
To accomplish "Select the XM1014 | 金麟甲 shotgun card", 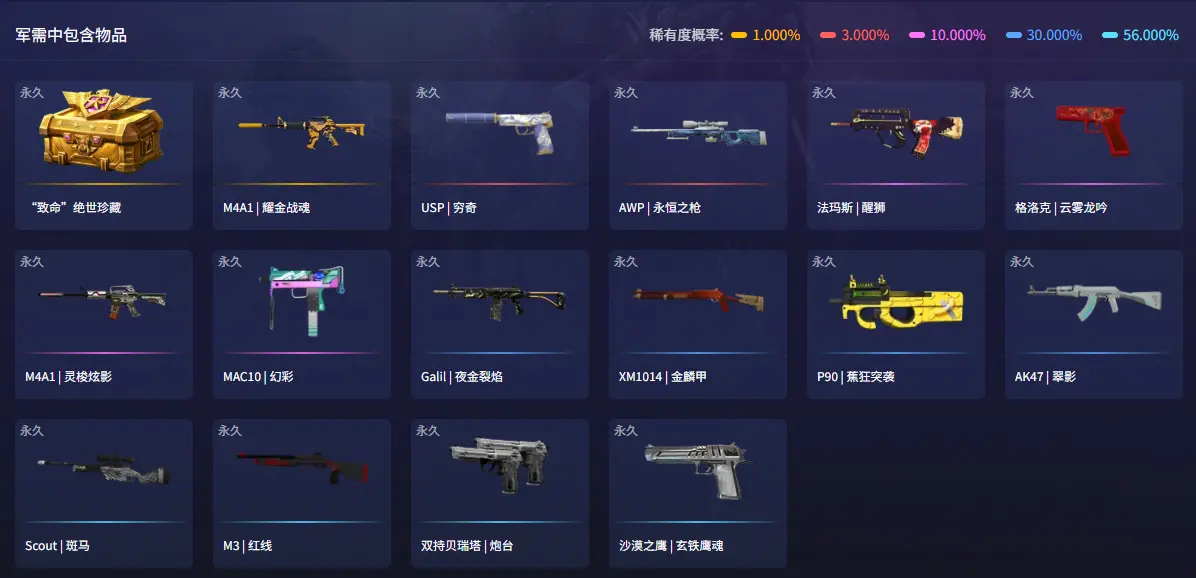I will pos(697,324).
